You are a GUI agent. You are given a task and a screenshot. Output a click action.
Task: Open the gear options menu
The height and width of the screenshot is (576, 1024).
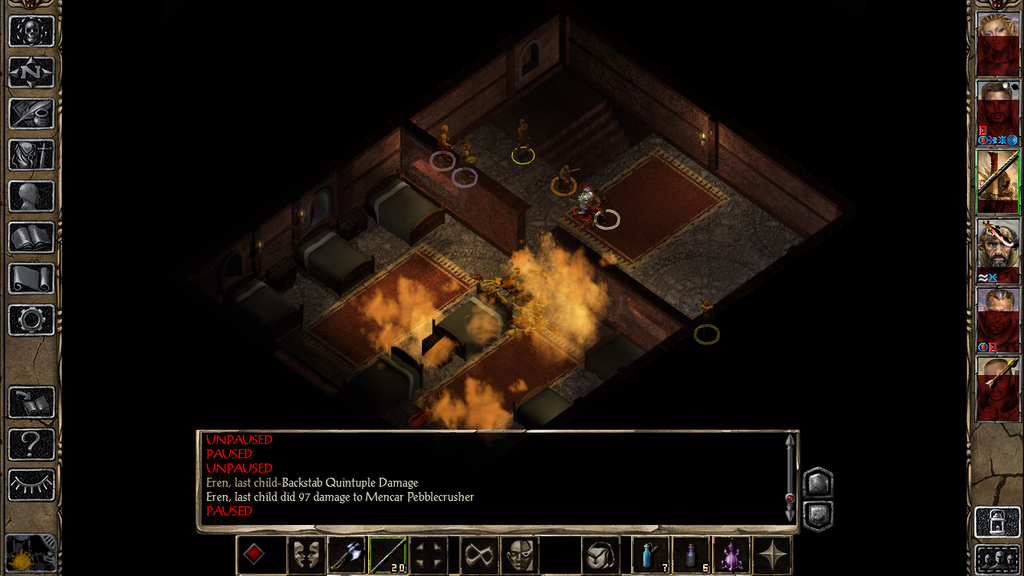tap(31, 320)
